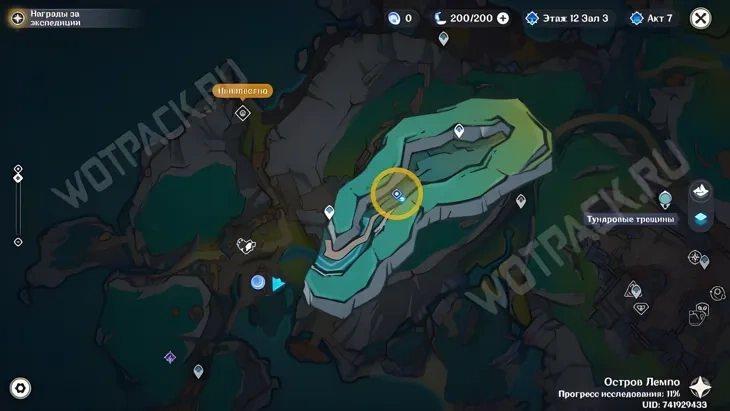The image size is (730, 411).
Task: Toggle the underground layers cube button
Action: tap(701, 219)
